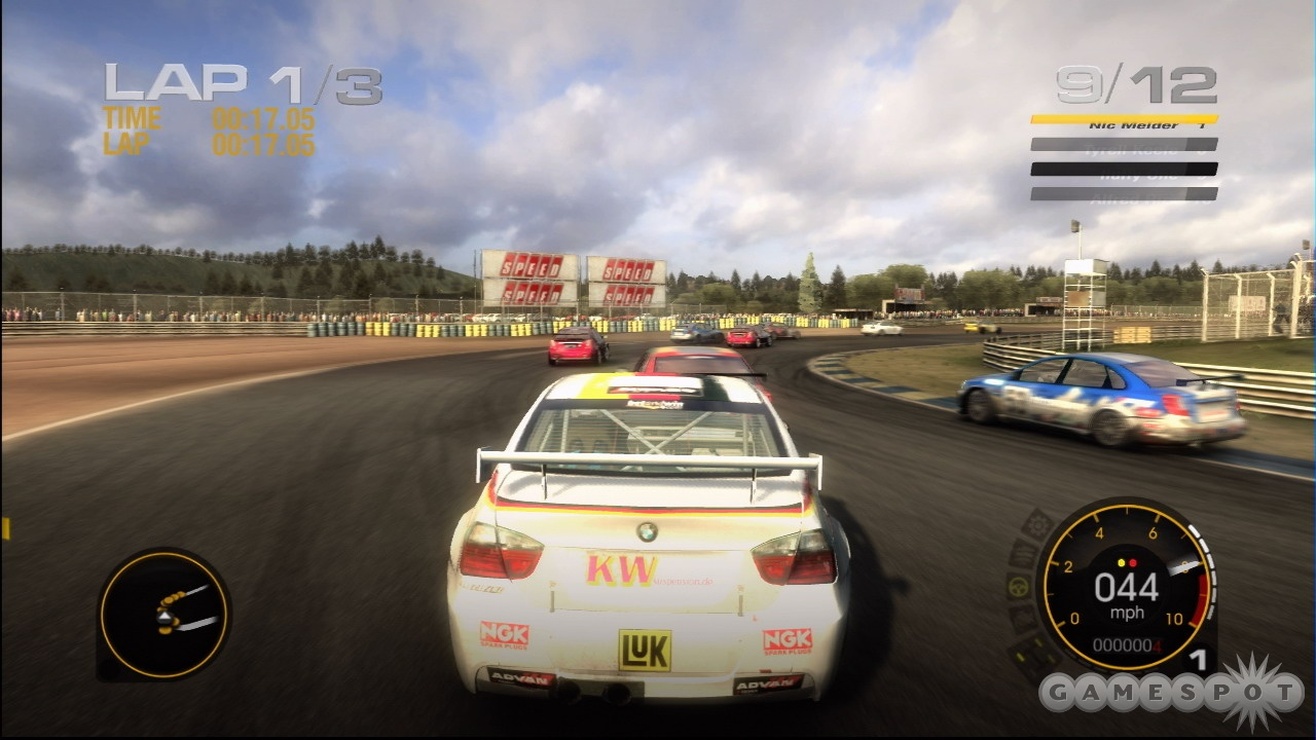This screenshot has width=1316, height=740.
Task: Highlight Nic Melder's yellow leaderboard bar
Action: [x=1123, y=121]
